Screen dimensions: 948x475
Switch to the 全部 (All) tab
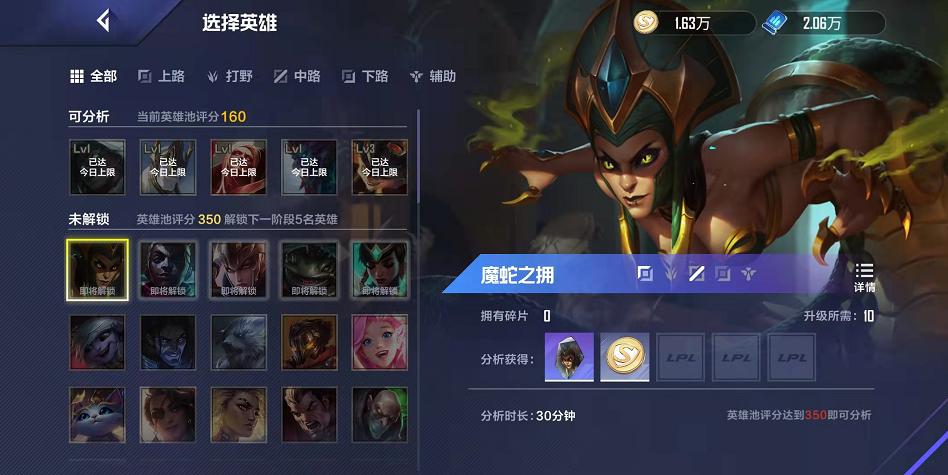[x=93, y=76]
